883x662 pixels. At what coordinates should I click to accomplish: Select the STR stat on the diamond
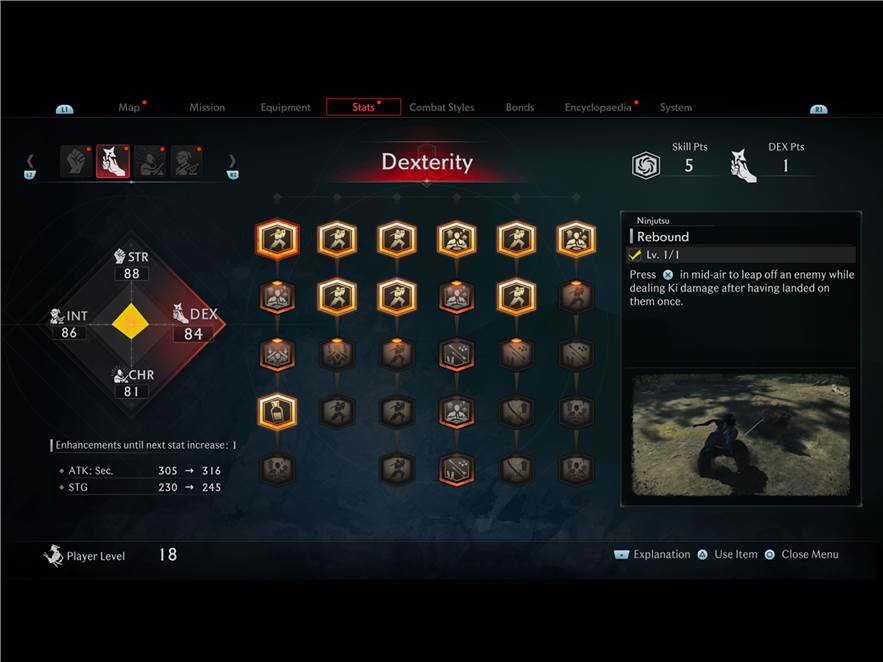coord(131,266)
